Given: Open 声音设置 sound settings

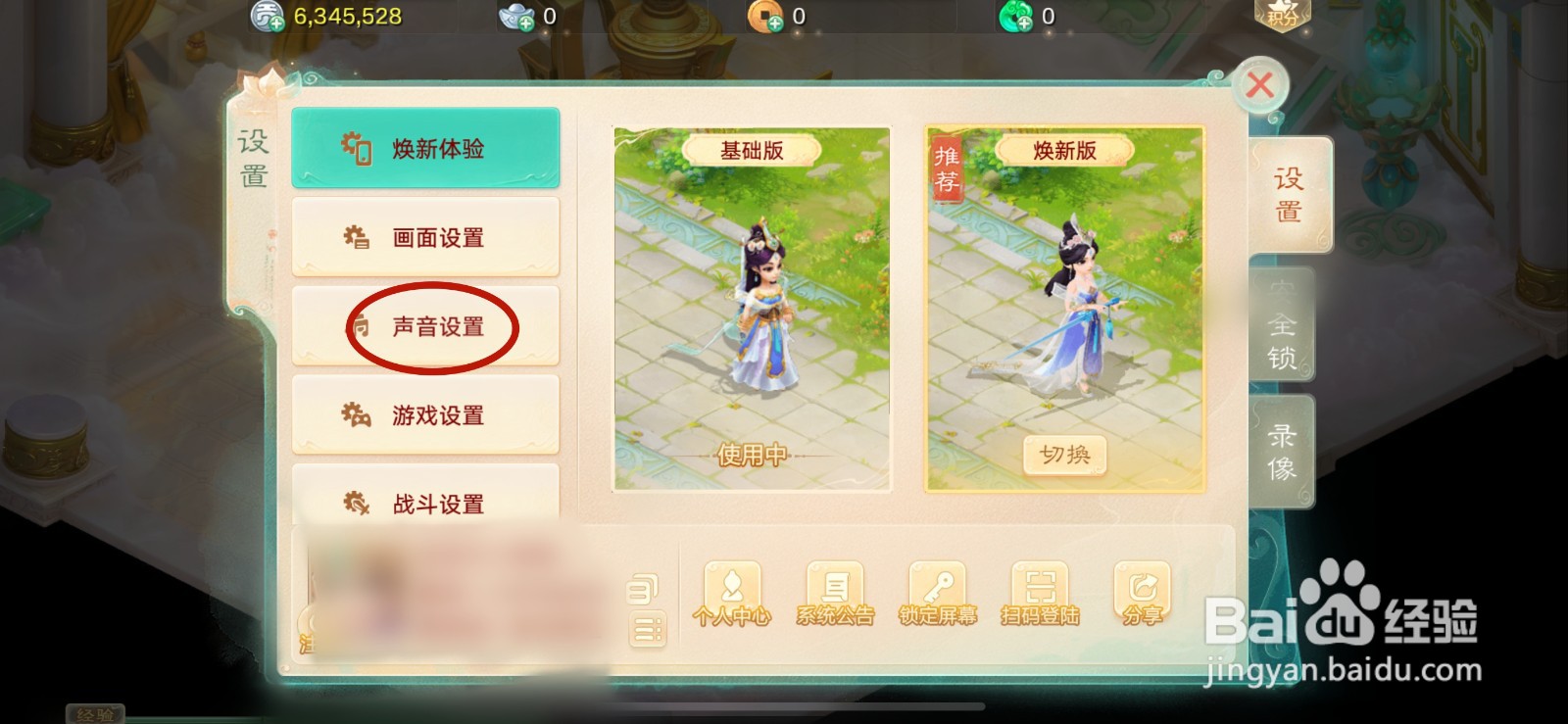Looking at the screenshot, I should 435,326.
